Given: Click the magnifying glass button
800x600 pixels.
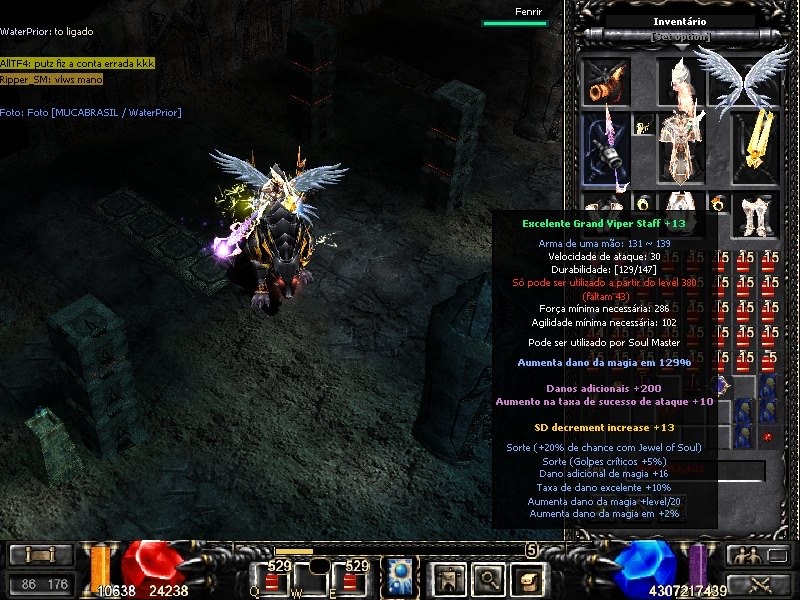Looking at the screenshot, I should (487, 577).
